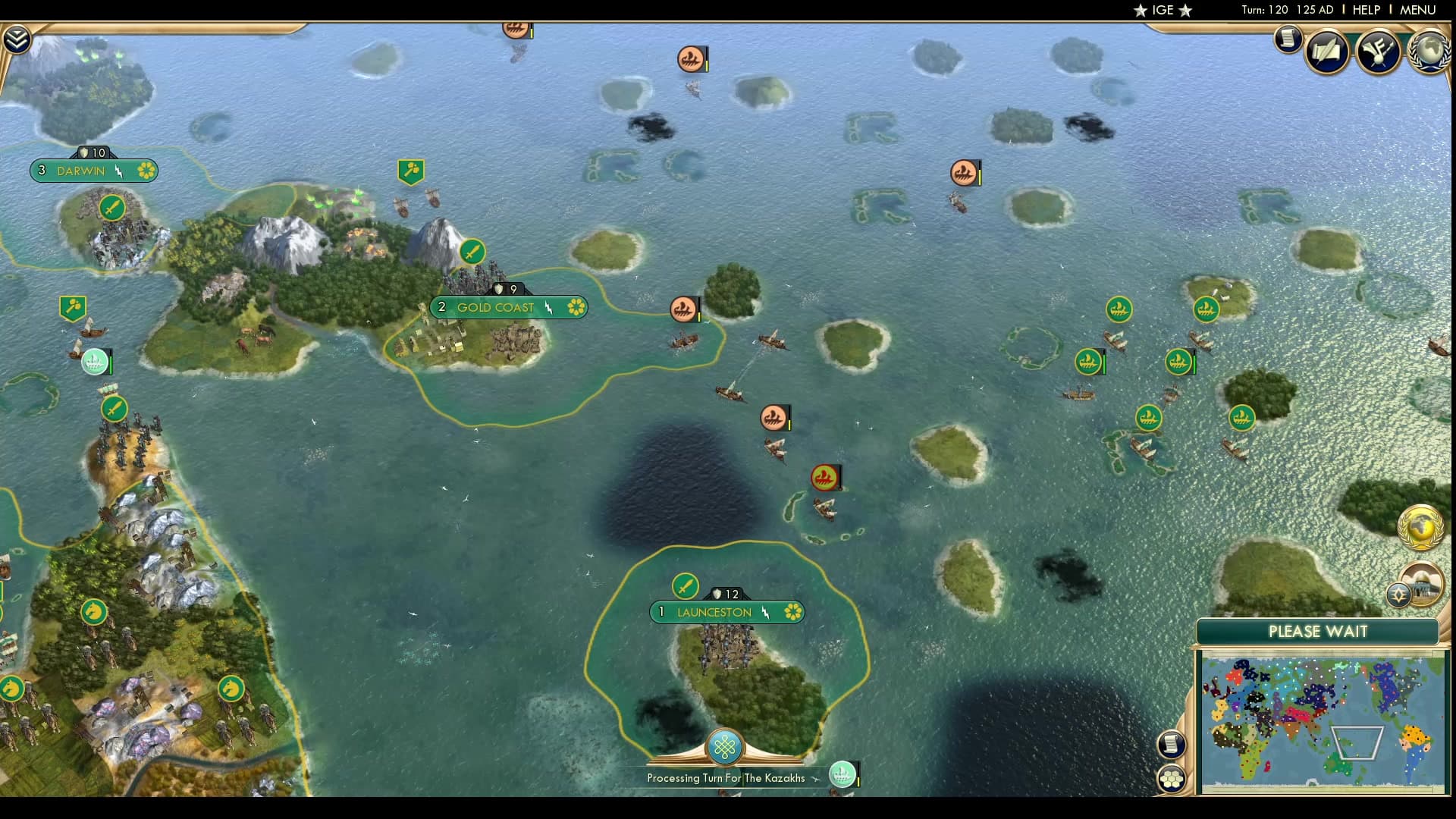Click the notification scroll icon top right
This screenshot has height=819, width=1456.
[1288, 39]
